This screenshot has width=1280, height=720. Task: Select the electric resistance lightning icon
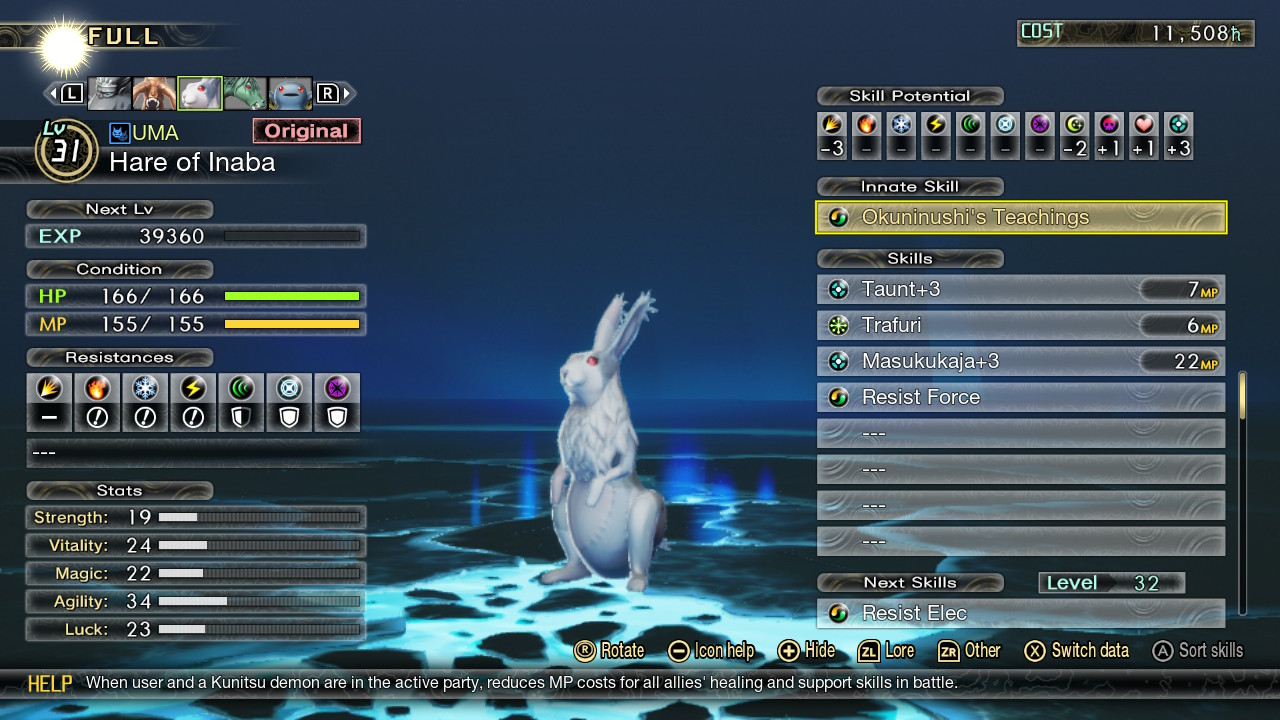point(193,388)
